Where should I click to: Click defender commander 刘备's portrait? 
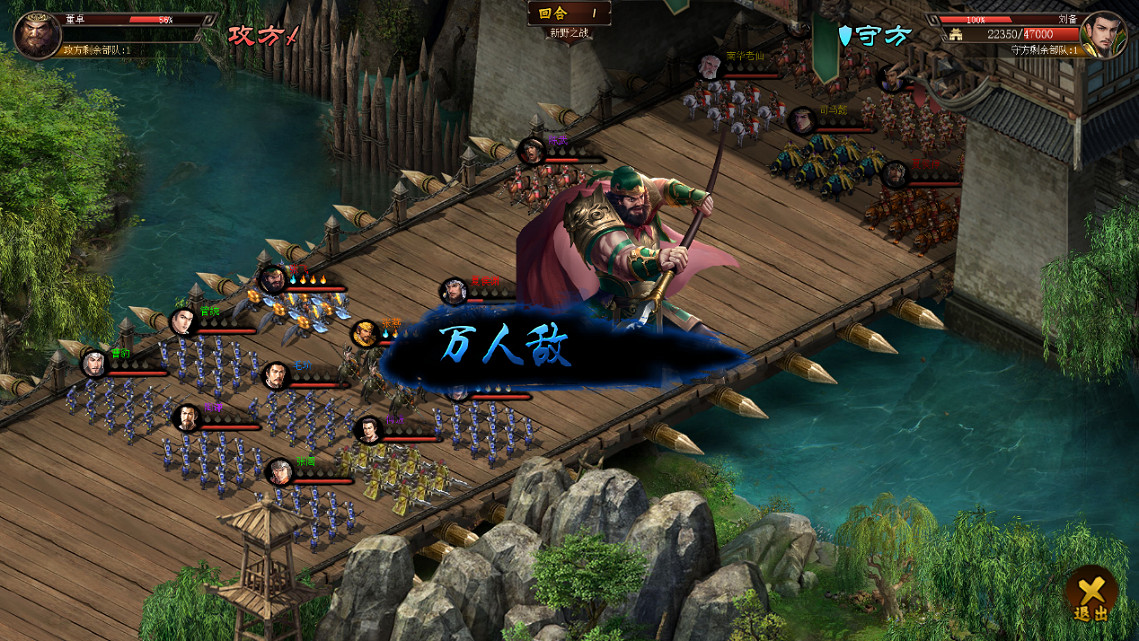tap(1103, 35)
